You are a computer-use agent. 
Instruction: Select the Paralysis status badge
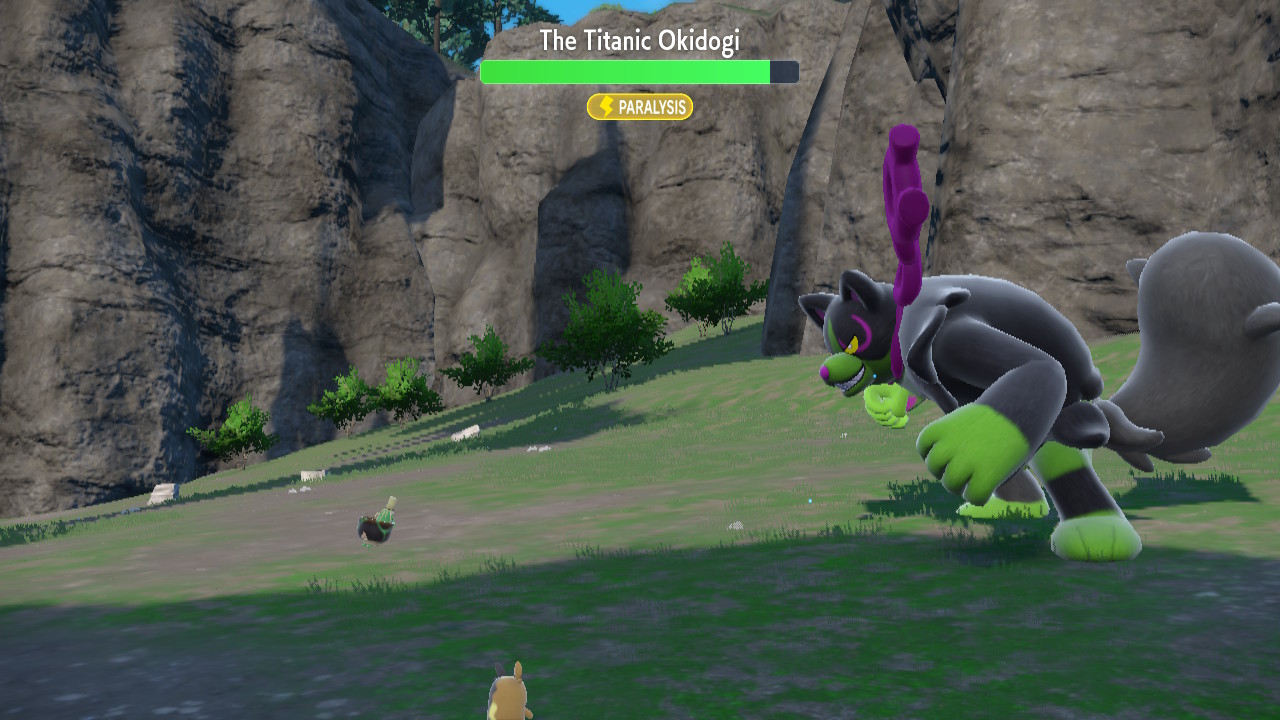[640, 107]
